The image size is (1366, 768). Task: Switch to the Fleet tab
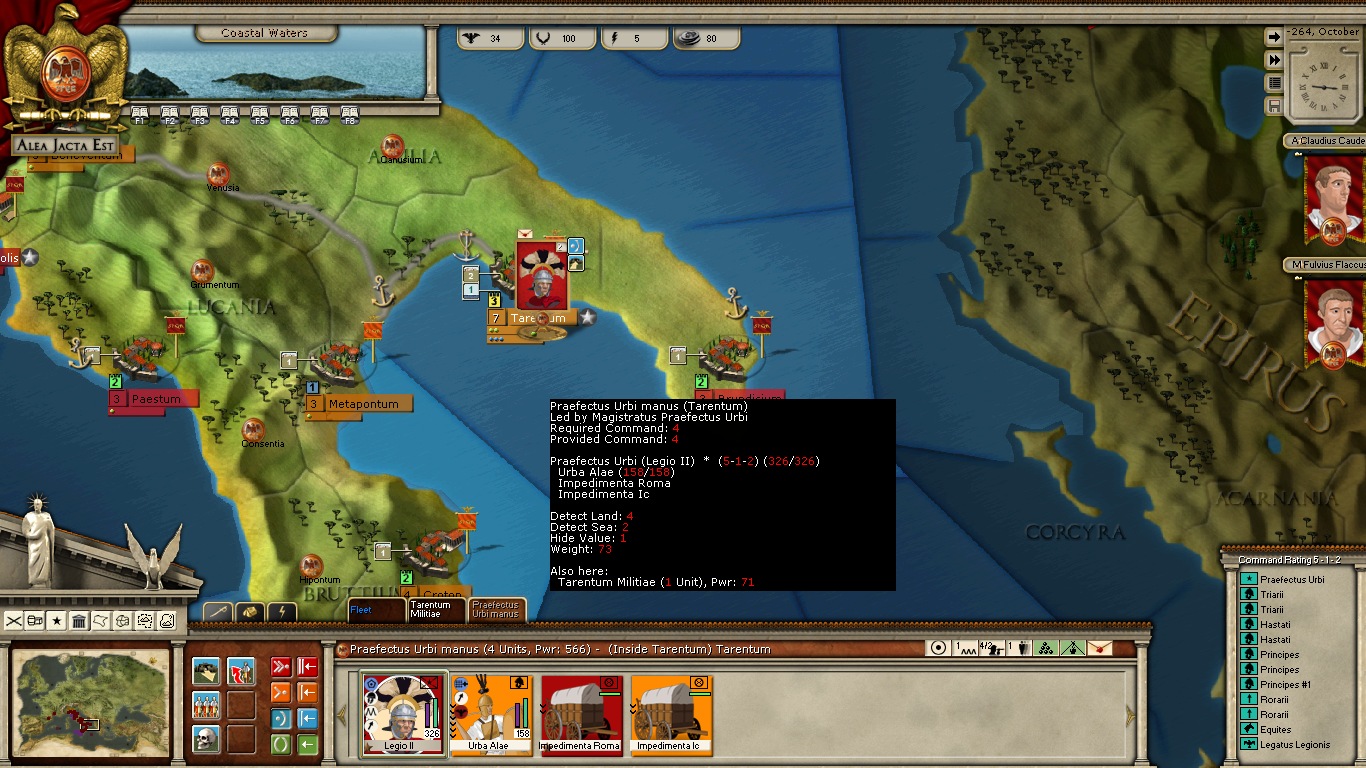coord(375,609)
